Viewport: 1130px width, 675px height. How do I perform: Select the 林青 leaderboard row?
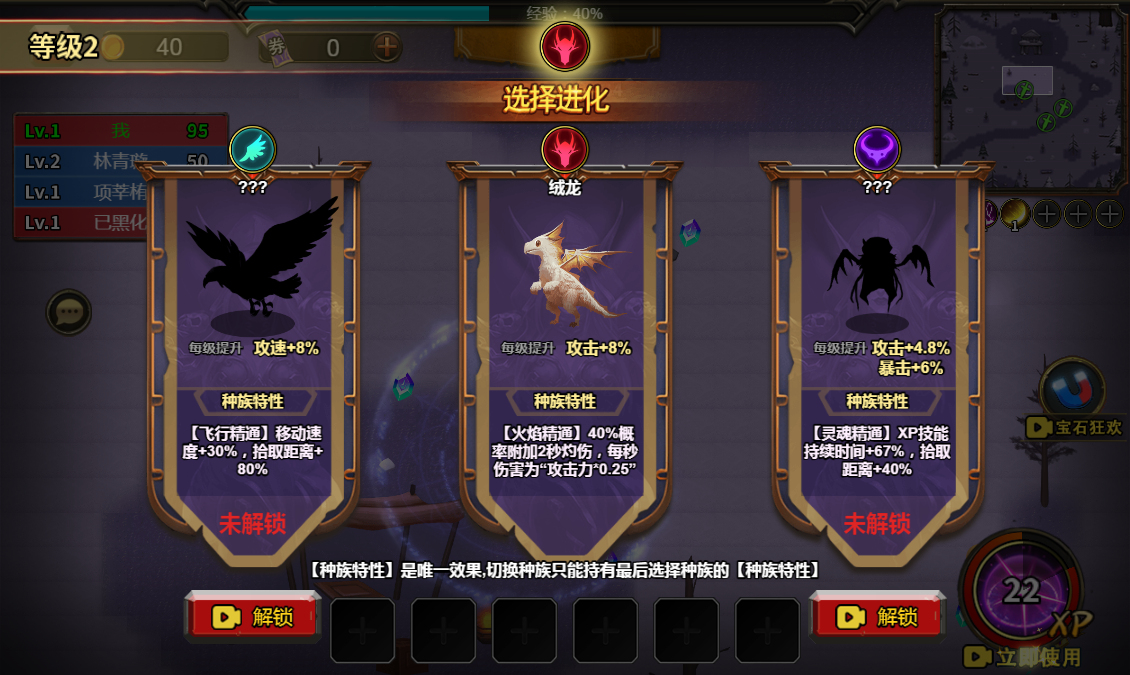pyautogui.click(x=120, y=162)
